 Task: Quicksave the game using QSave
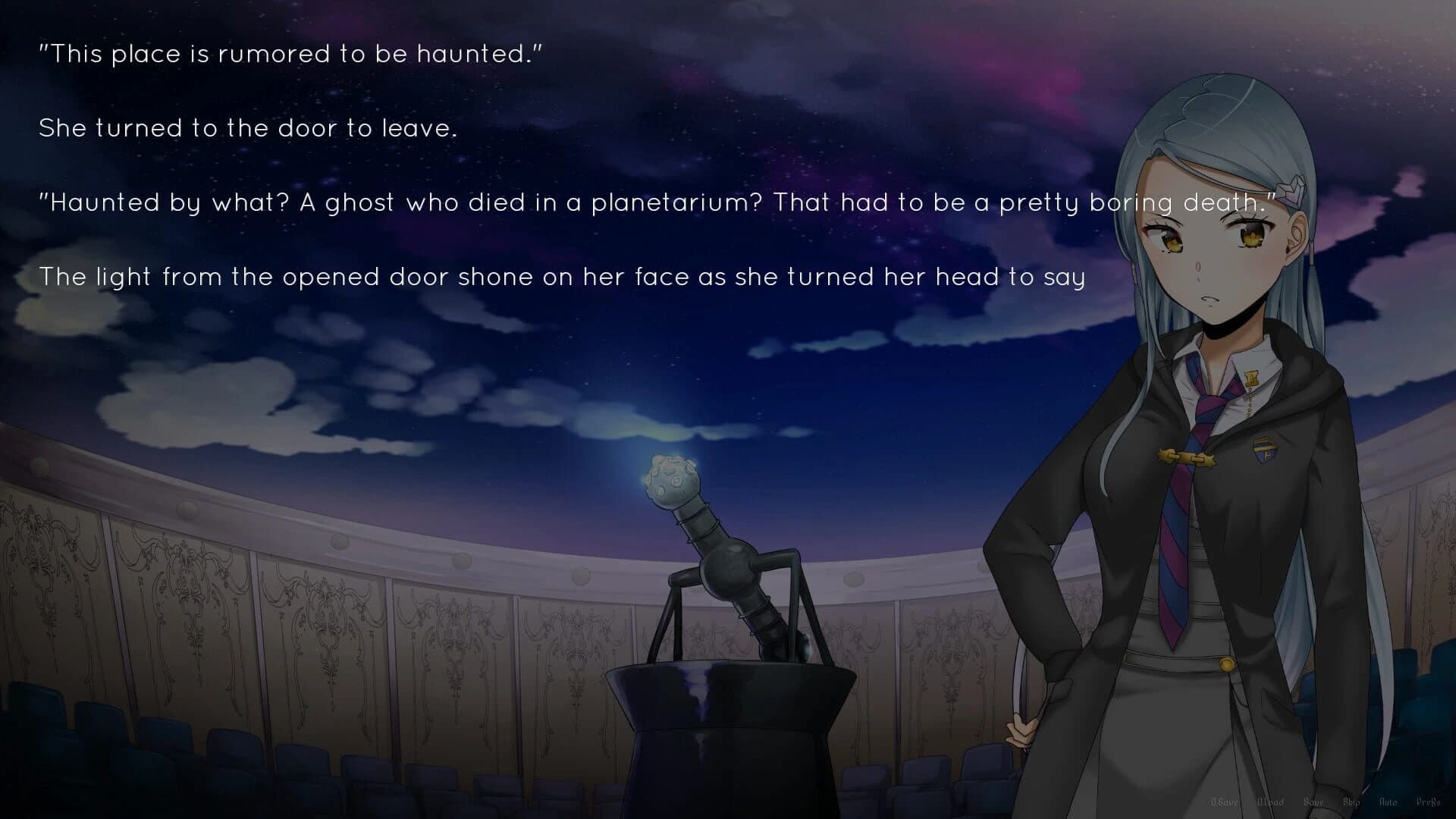point(1225,802)
